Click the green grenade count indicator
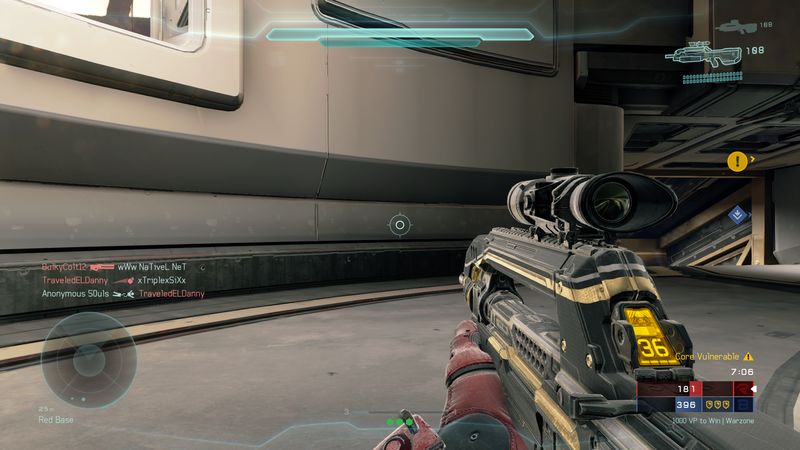The width and height of the screenshot is (800, 450). (402, 422)
